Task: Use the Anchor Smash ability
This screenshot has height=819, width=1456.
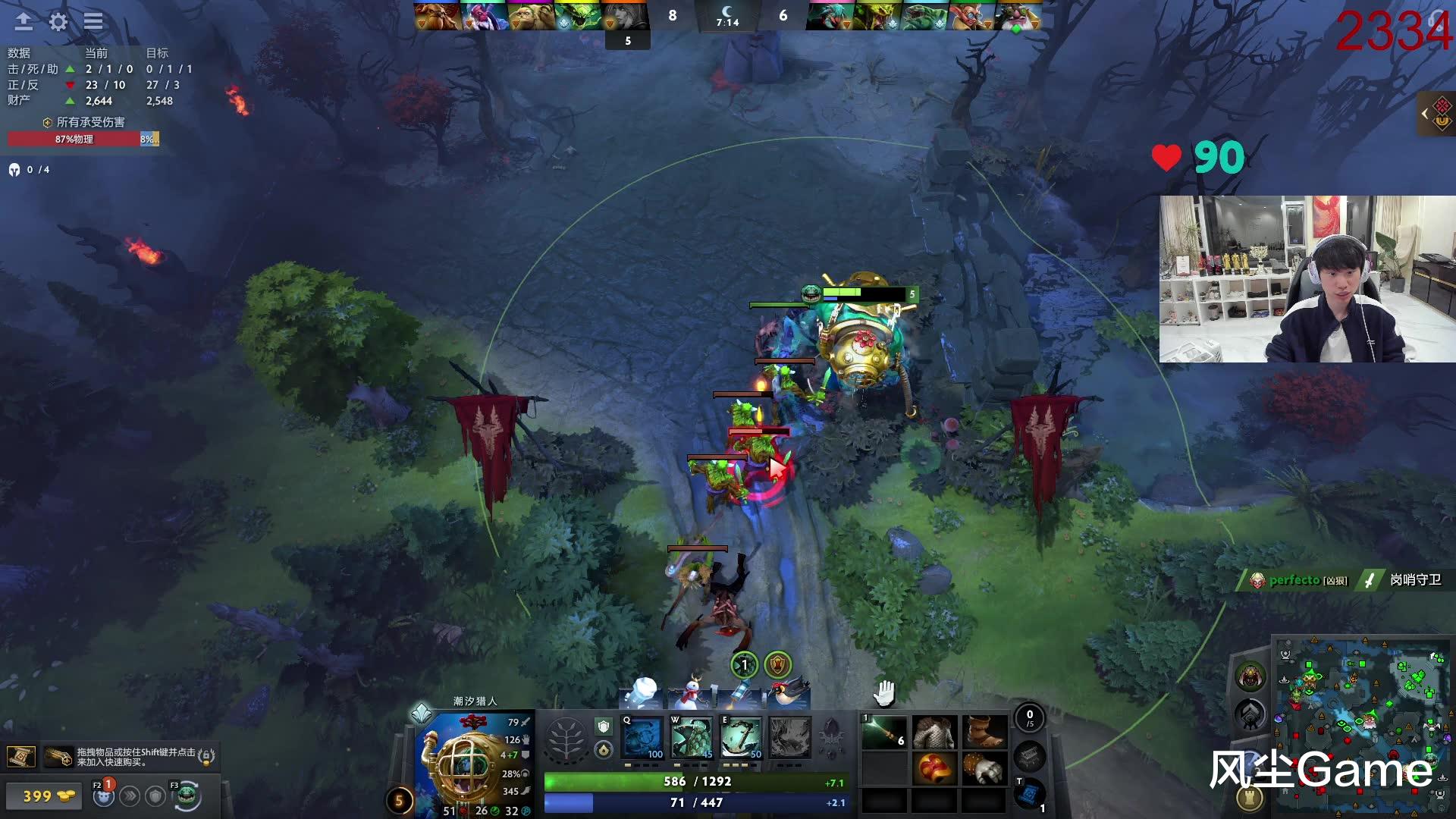Action: [741, 737]
